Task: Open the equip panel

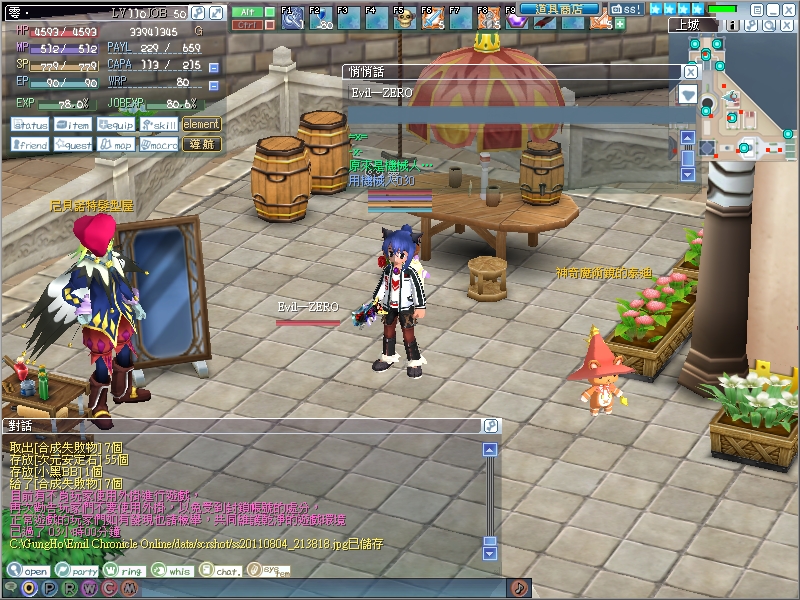Action: (116, 125)
